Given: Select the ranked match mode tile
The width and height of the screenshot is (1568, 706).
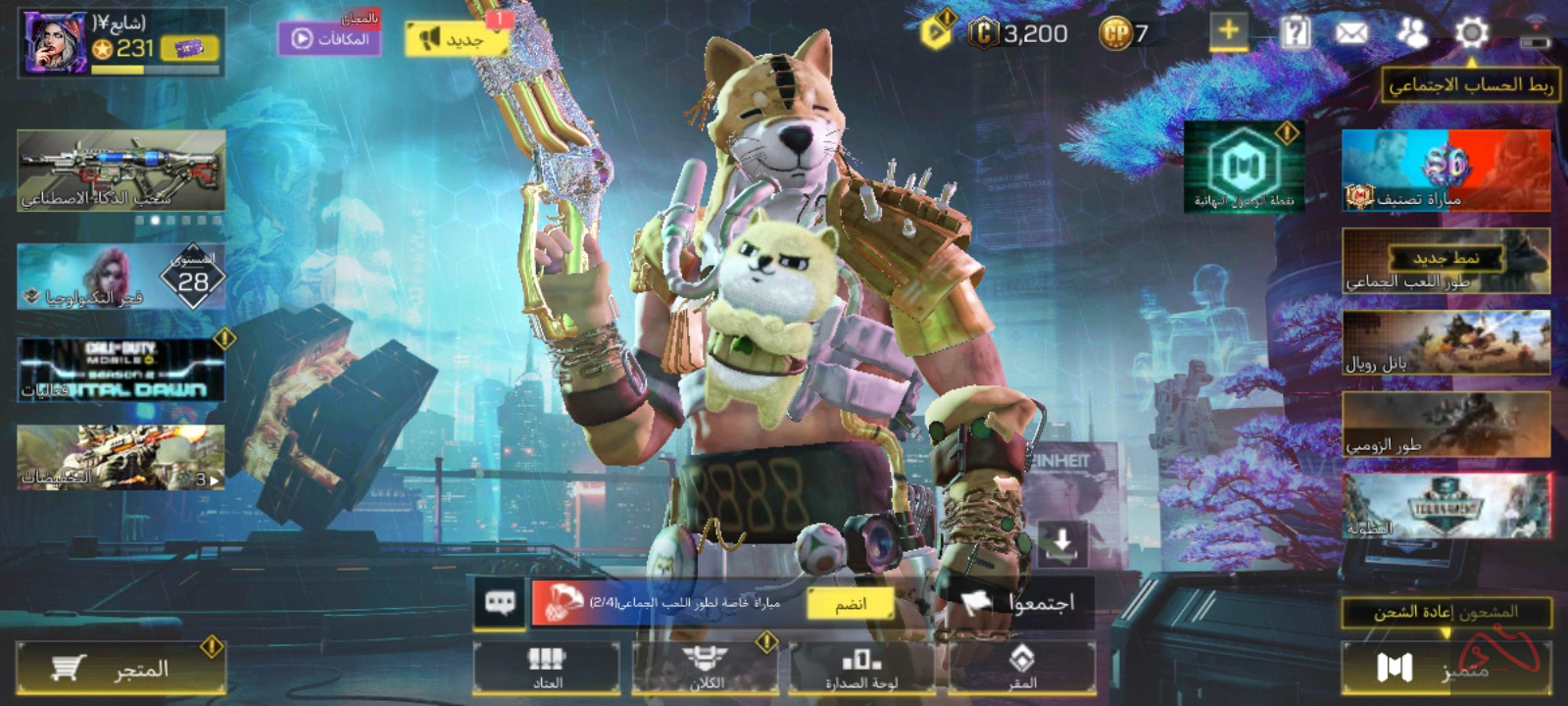Looking at the screenshot, I should coord(1445,171).
